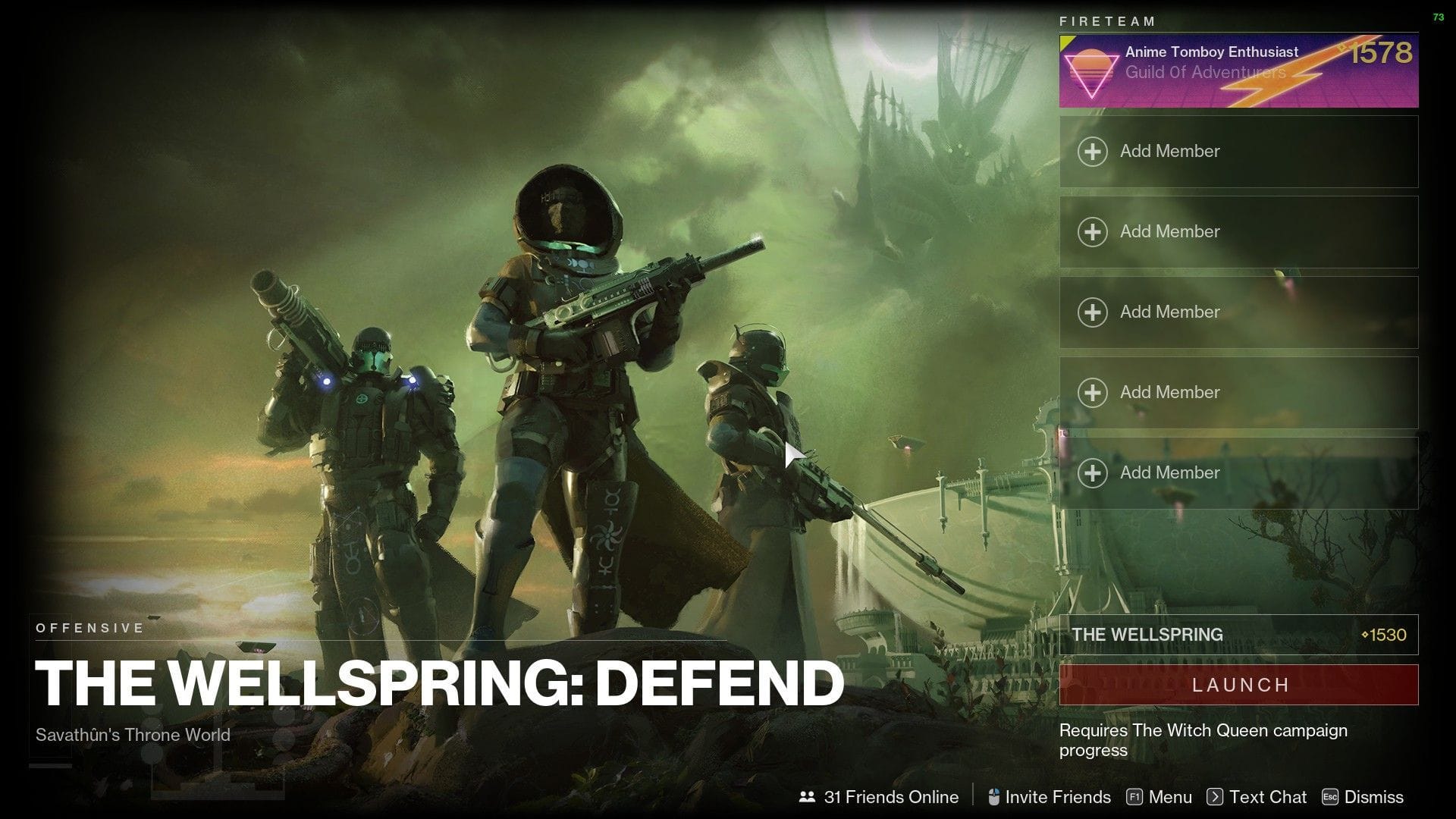
Task: Click the arrow icon beside Text Chat
Action: (x=1216, y=797)
